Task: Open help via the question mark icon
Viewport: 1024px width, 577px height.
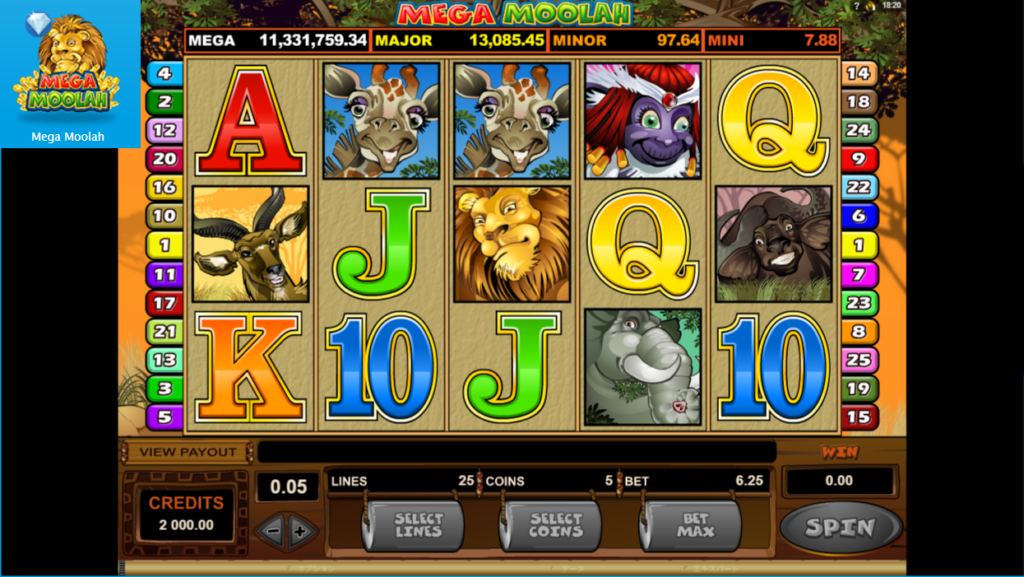Action: click(857, 6)
